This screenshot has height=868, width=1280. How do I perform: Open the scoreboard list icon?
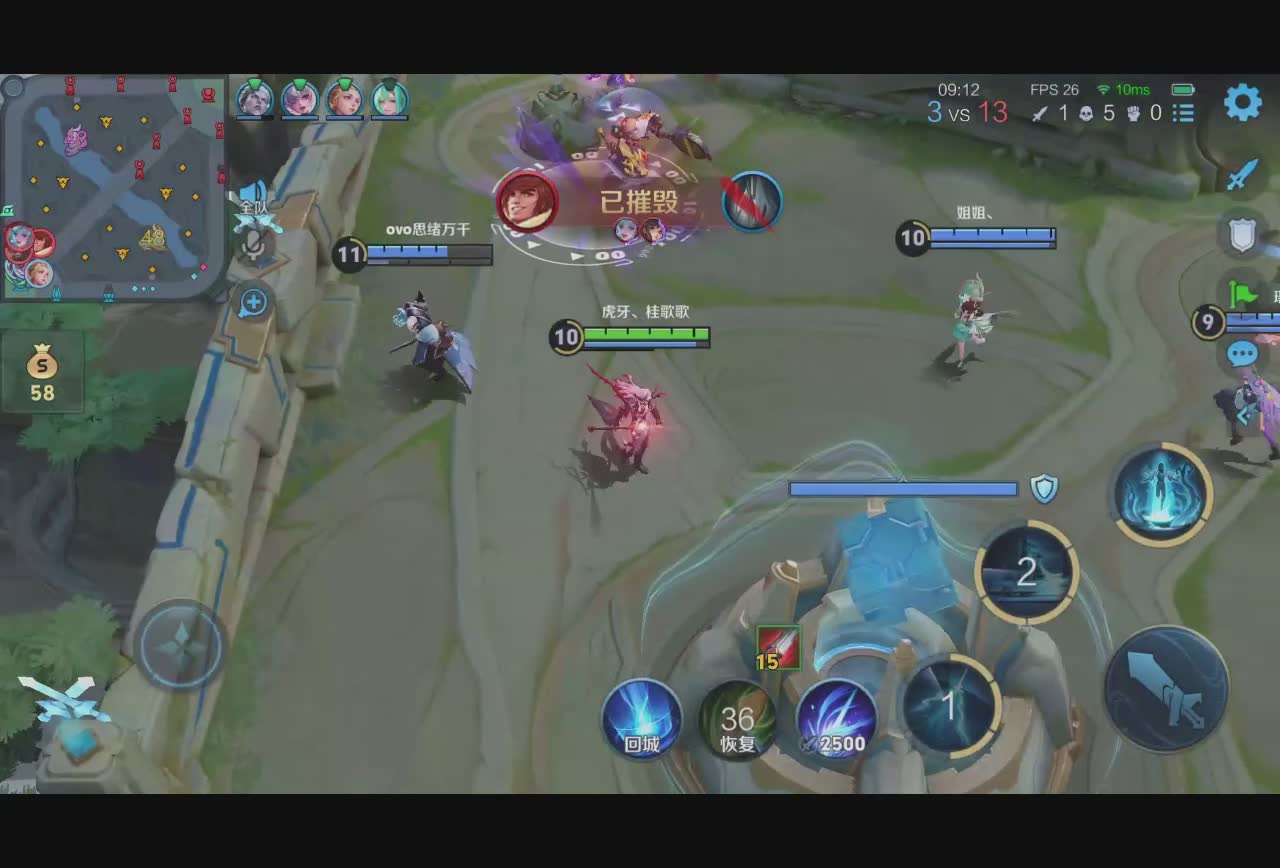coord(1184,113)
